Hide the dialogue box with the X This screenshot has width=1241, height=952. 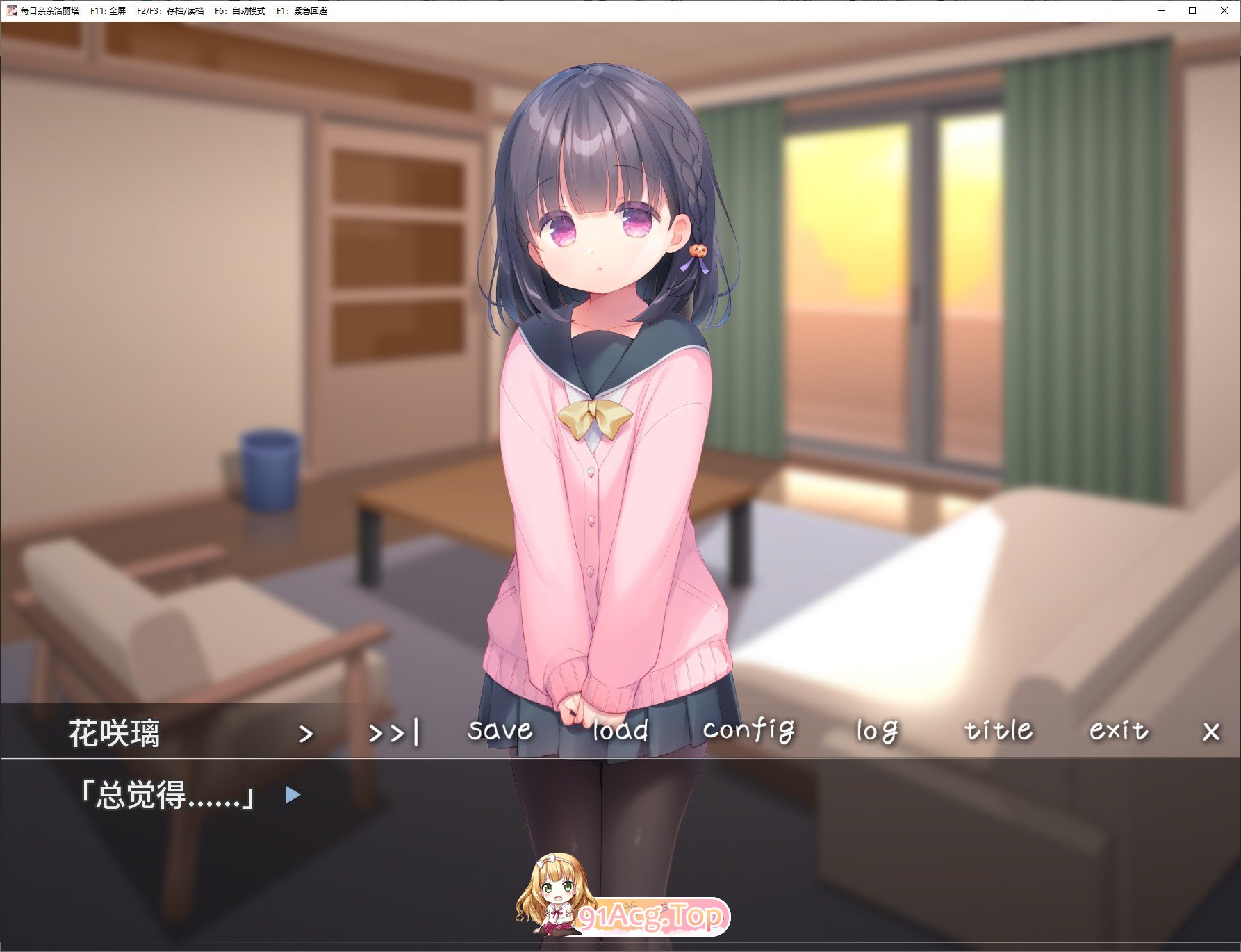point(1211,732)
